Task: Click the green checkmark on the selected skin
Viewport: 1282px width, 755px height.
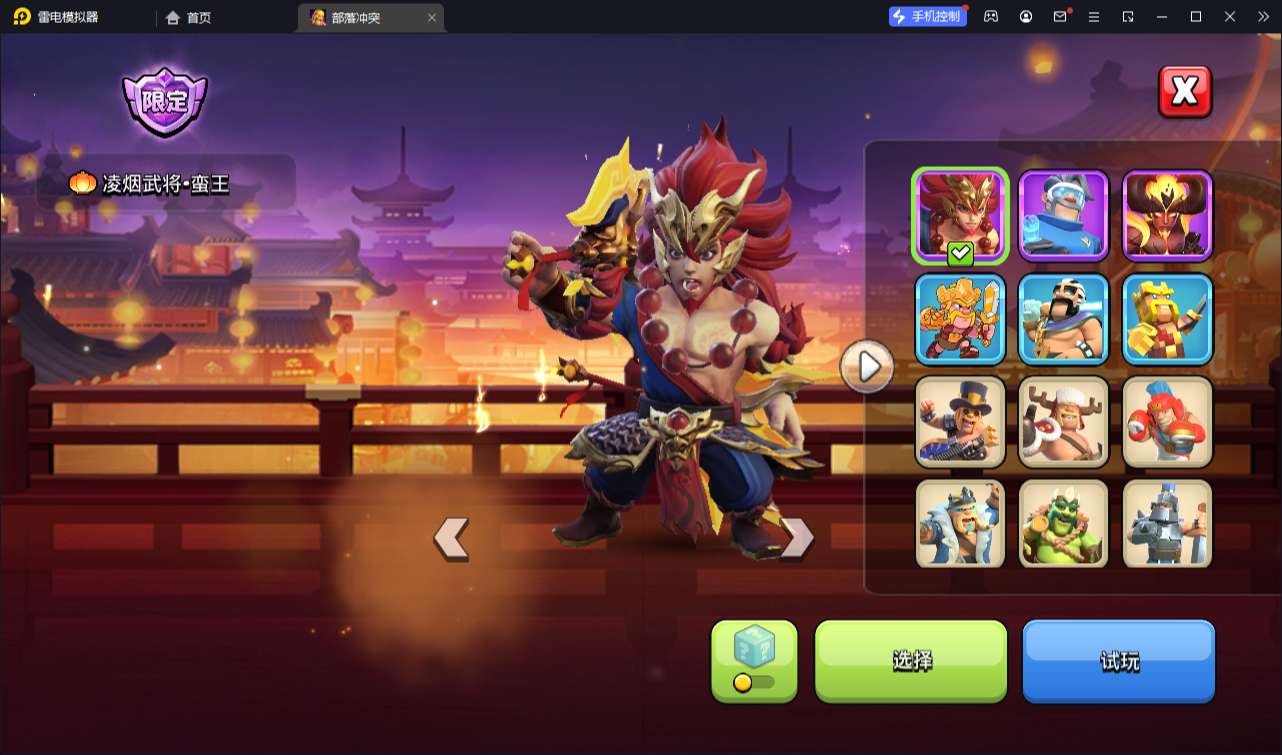Action: 958,254
